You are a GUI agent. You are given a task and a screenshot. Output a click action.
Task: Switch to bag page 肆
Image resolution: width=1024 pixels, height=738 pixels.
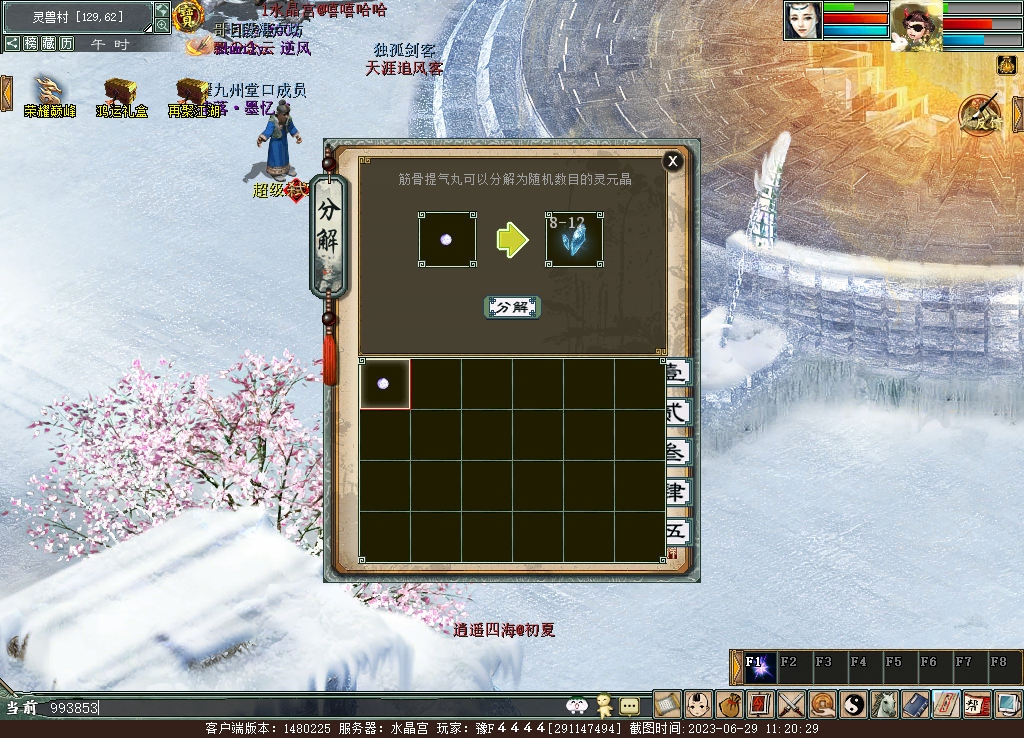677,492
